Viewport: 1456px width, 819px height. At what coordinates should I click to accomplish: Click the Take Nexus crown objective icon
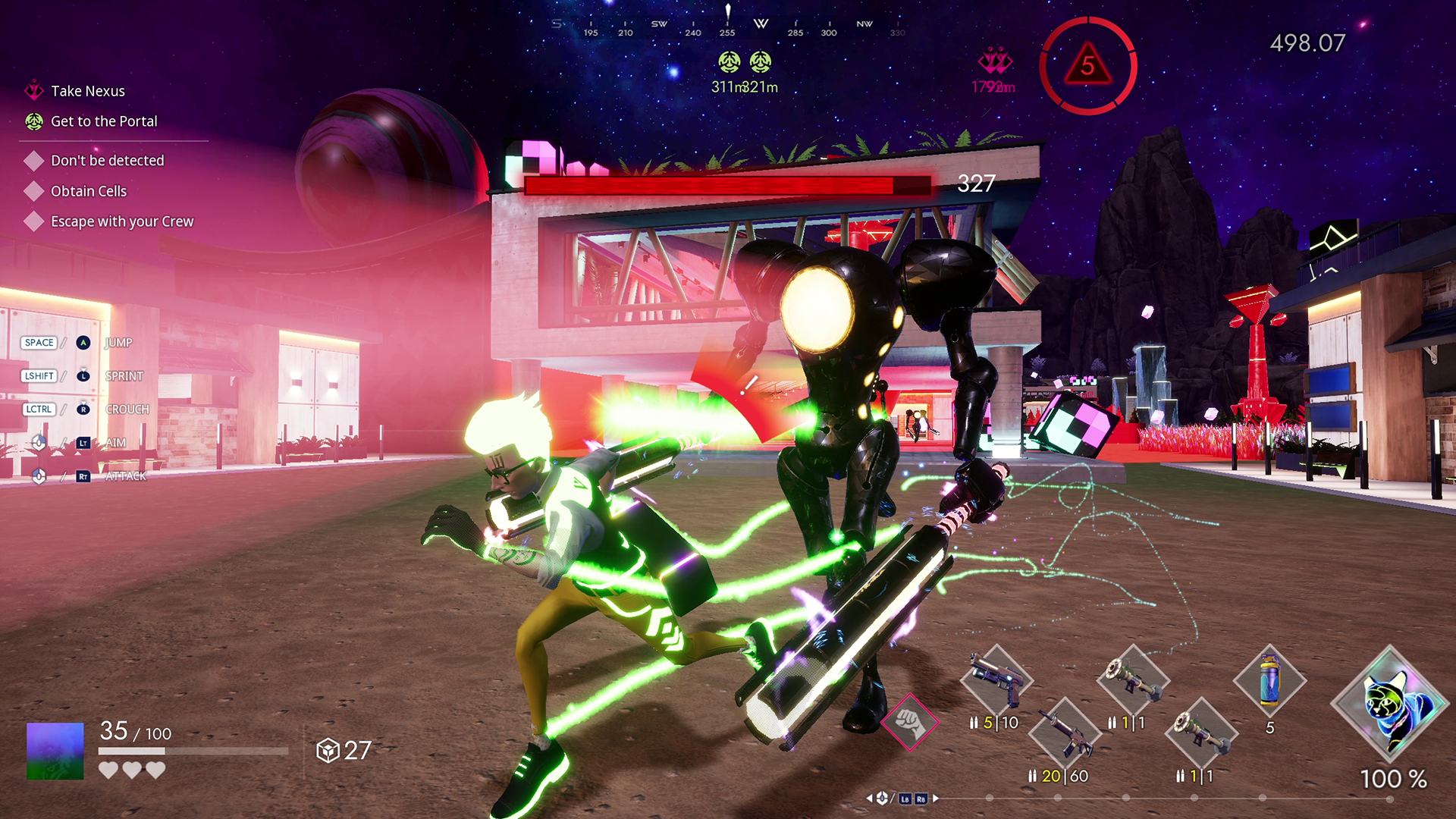(x=33, y=90)
